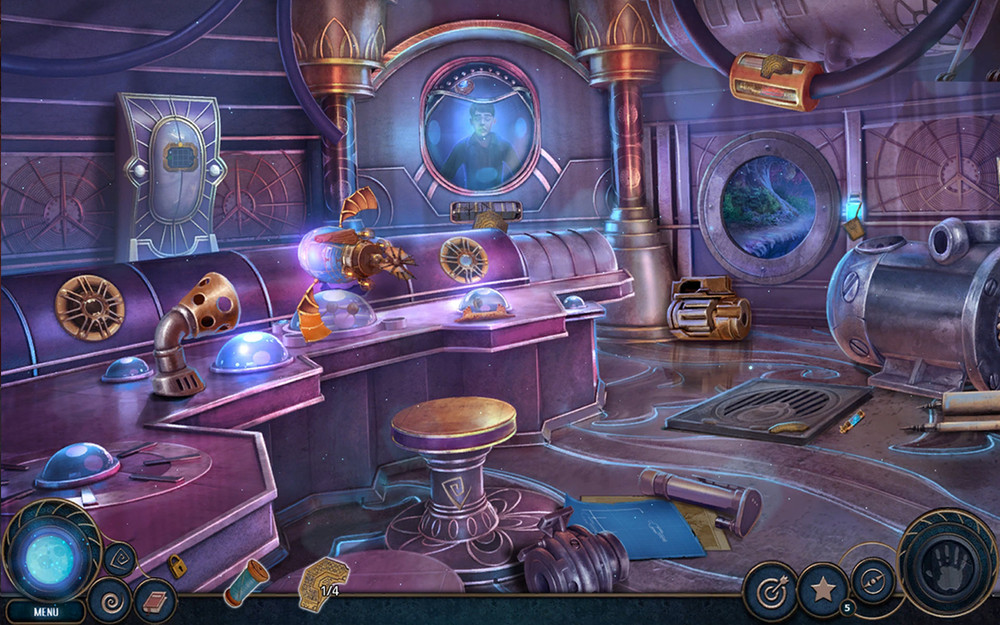The image size is (1000, 625).
Task: Click the small angular spiral icon
Action: [x=120, y=558]
